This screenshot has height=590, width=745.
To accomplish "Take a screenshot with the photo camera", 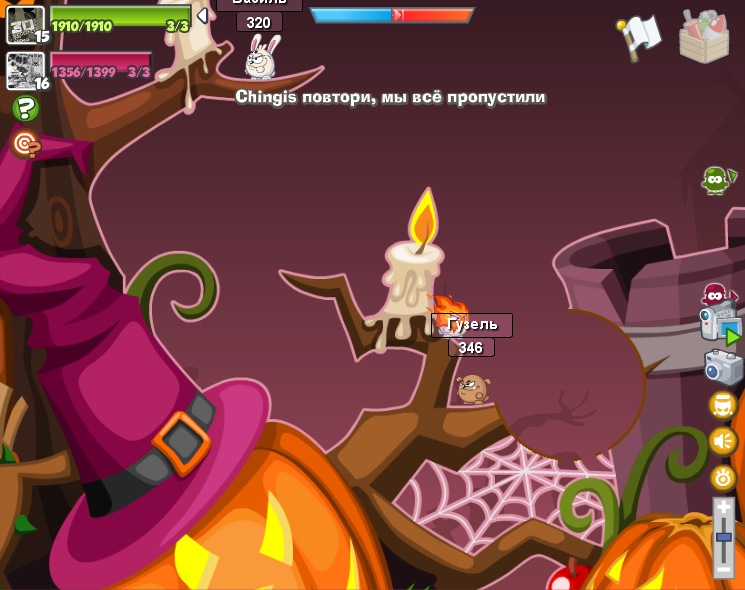I will point(723,367).
